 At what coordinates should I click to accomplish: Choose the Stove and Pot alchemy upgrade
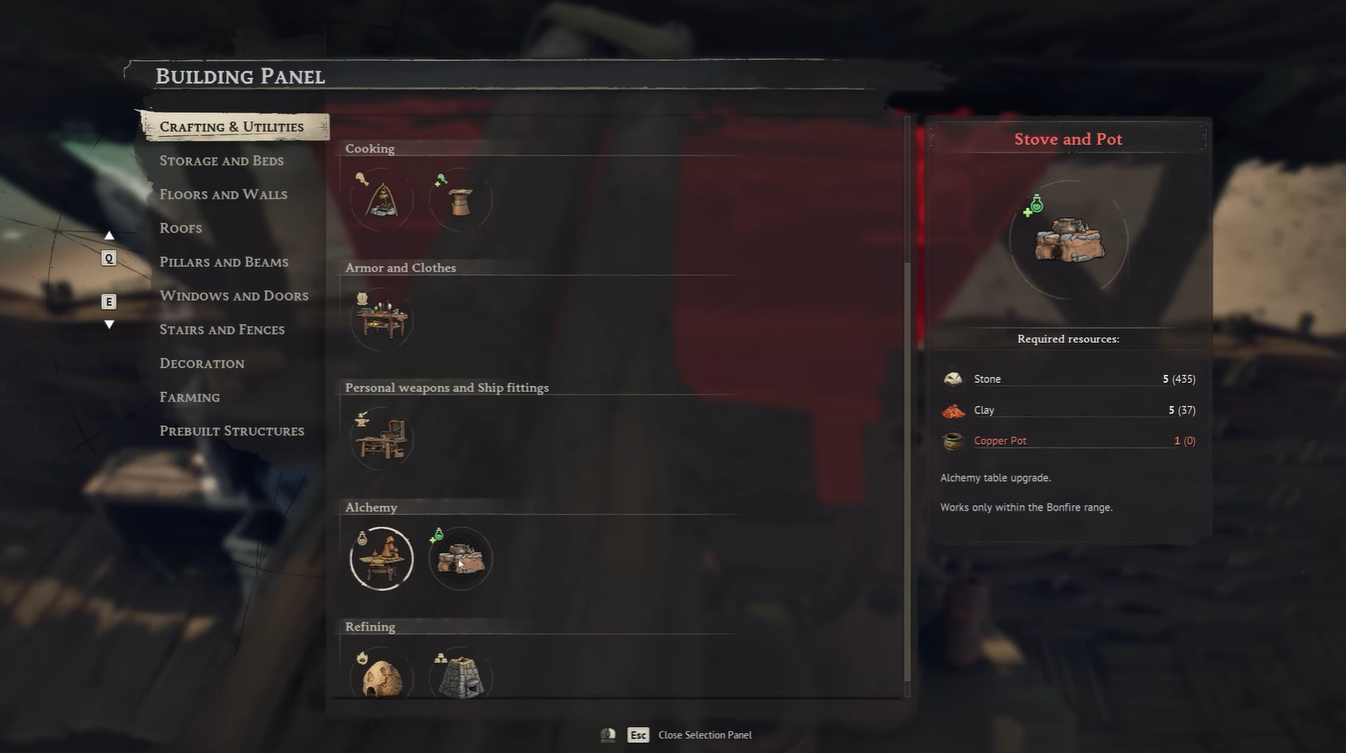(460, 558)
